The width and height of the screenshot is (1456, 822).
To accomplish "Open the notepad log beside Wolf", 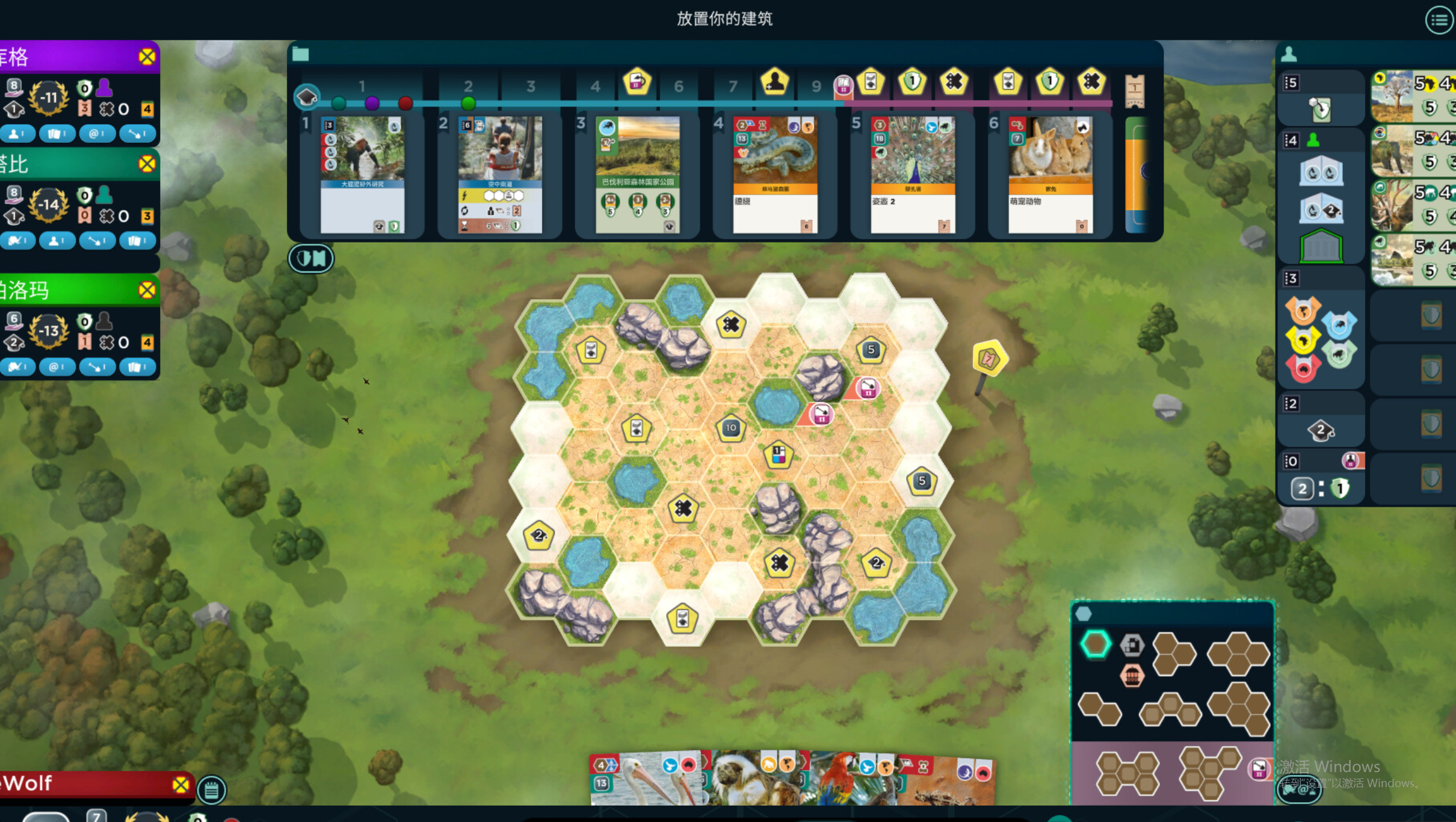I will click(211, 790).
